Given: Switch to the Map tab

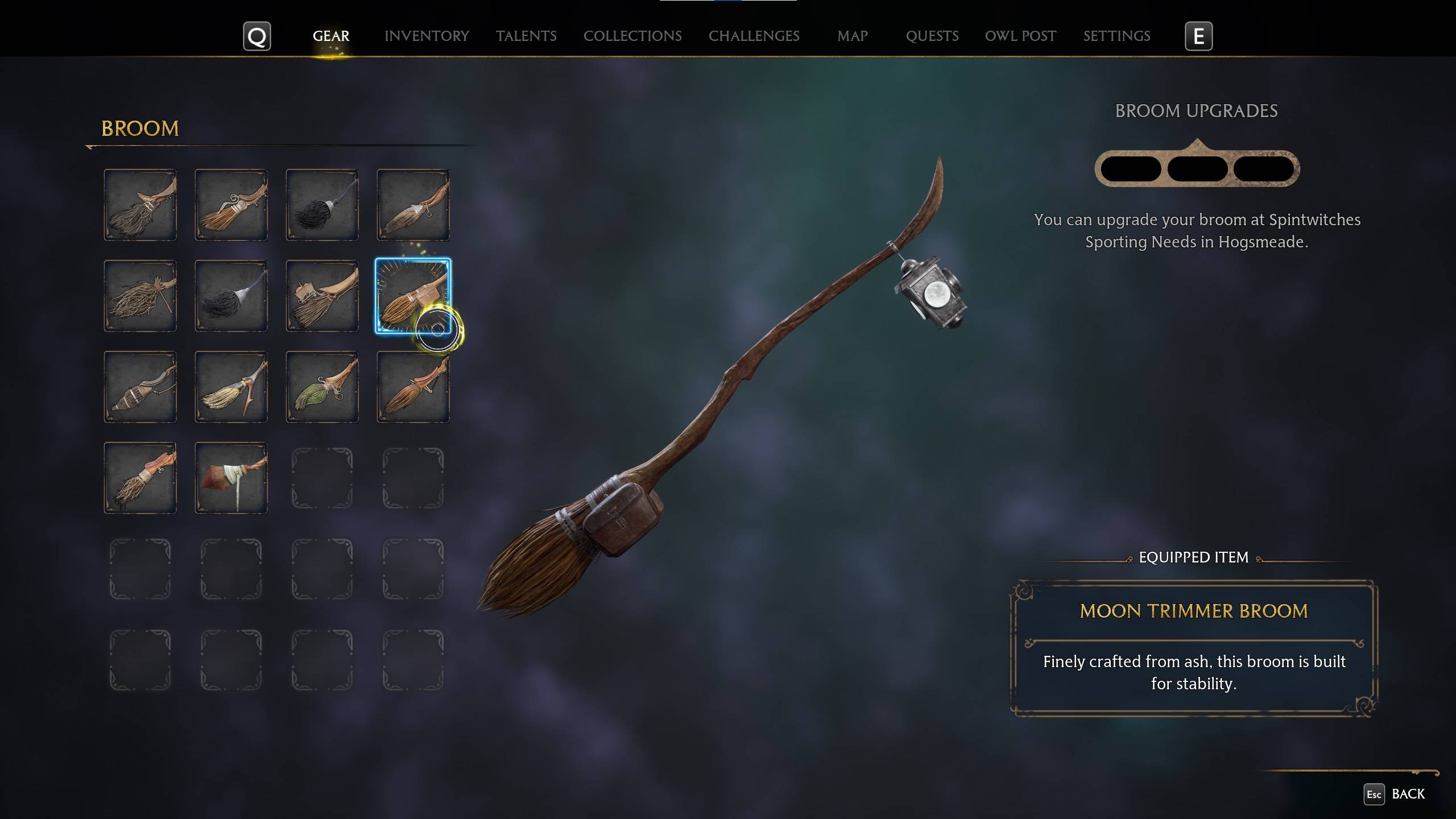Looking at the screenshot, I should tap(851, 36).
